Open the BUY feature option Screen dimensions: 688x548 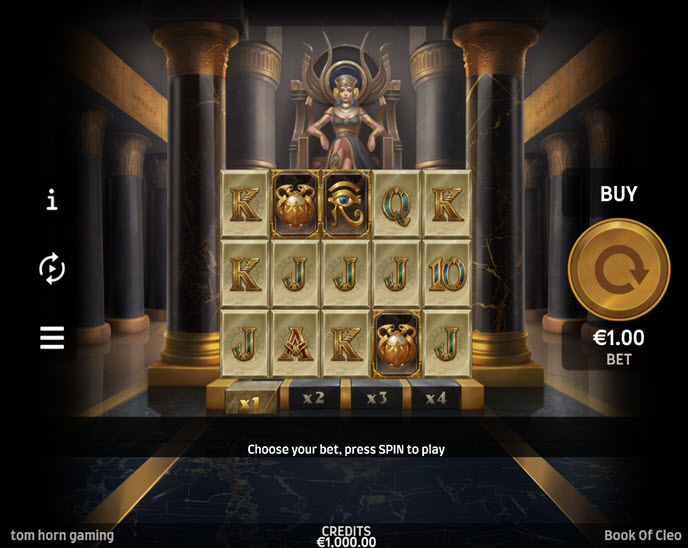pos(618,194)
